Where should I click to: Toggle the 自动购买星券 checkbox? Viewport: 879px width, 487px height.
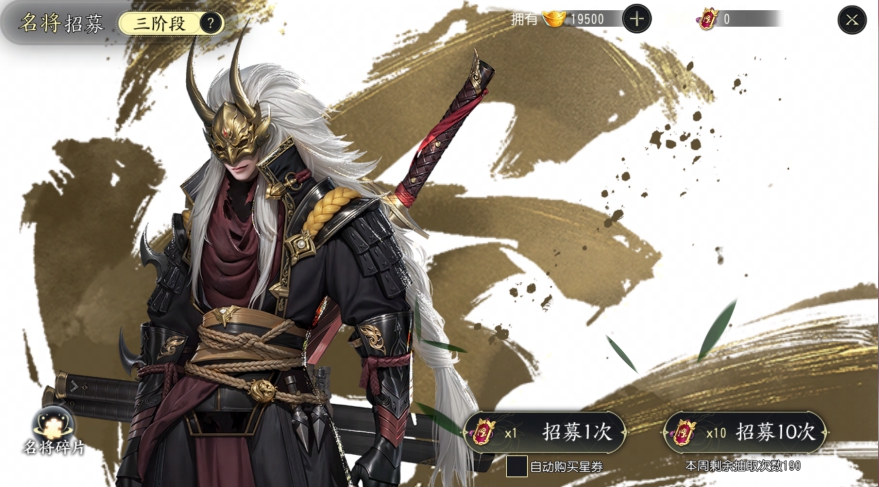[x=516, y=466]
